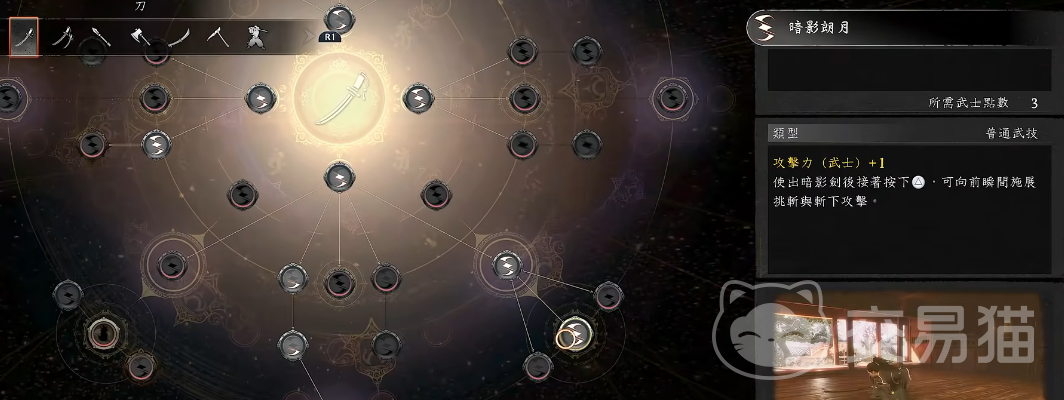Choose the axe weapon tab

[139, 38]
